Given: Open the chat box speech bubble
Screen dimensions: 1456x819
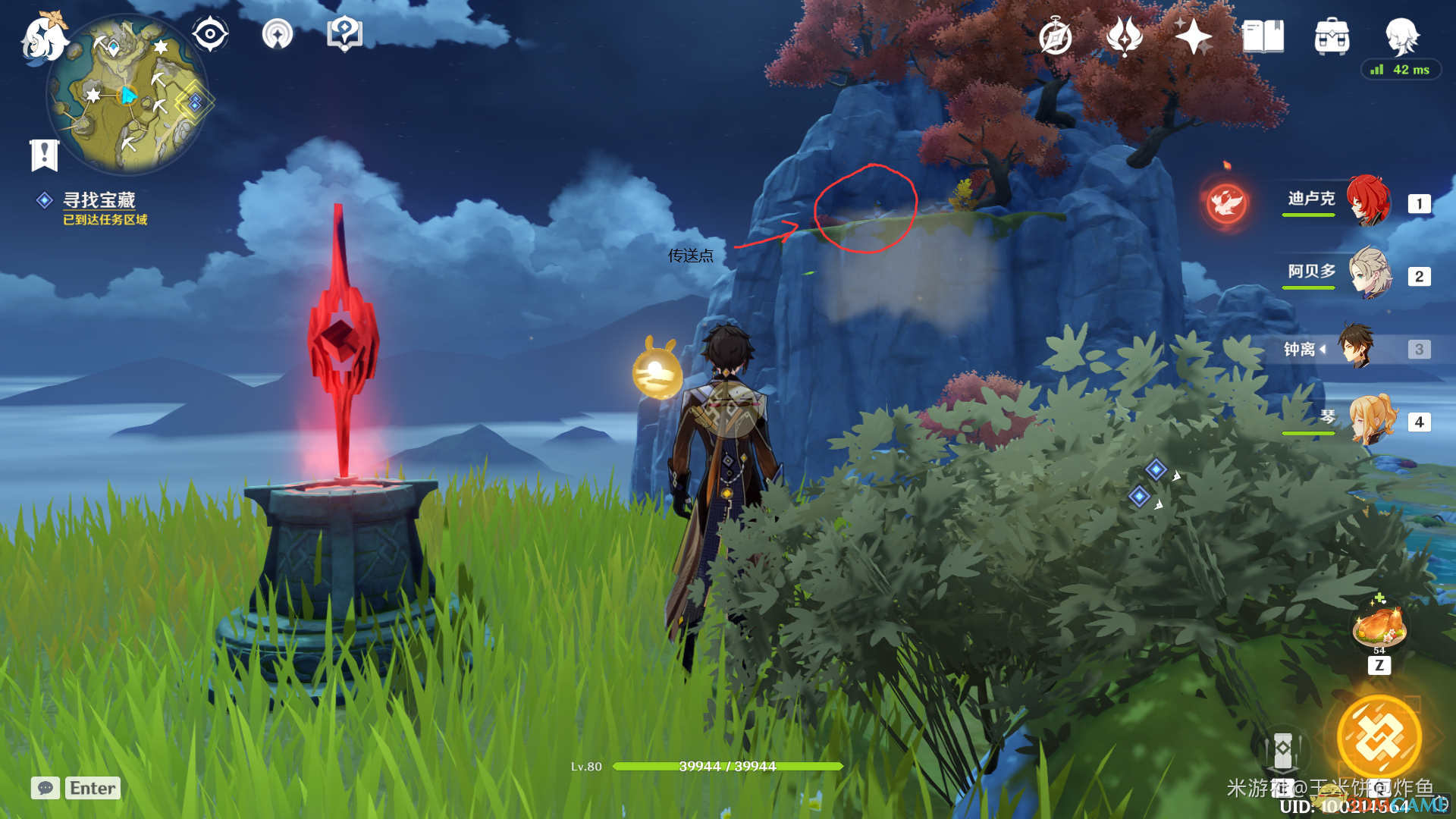Looking at the screenshot, I should pos(45,788).
